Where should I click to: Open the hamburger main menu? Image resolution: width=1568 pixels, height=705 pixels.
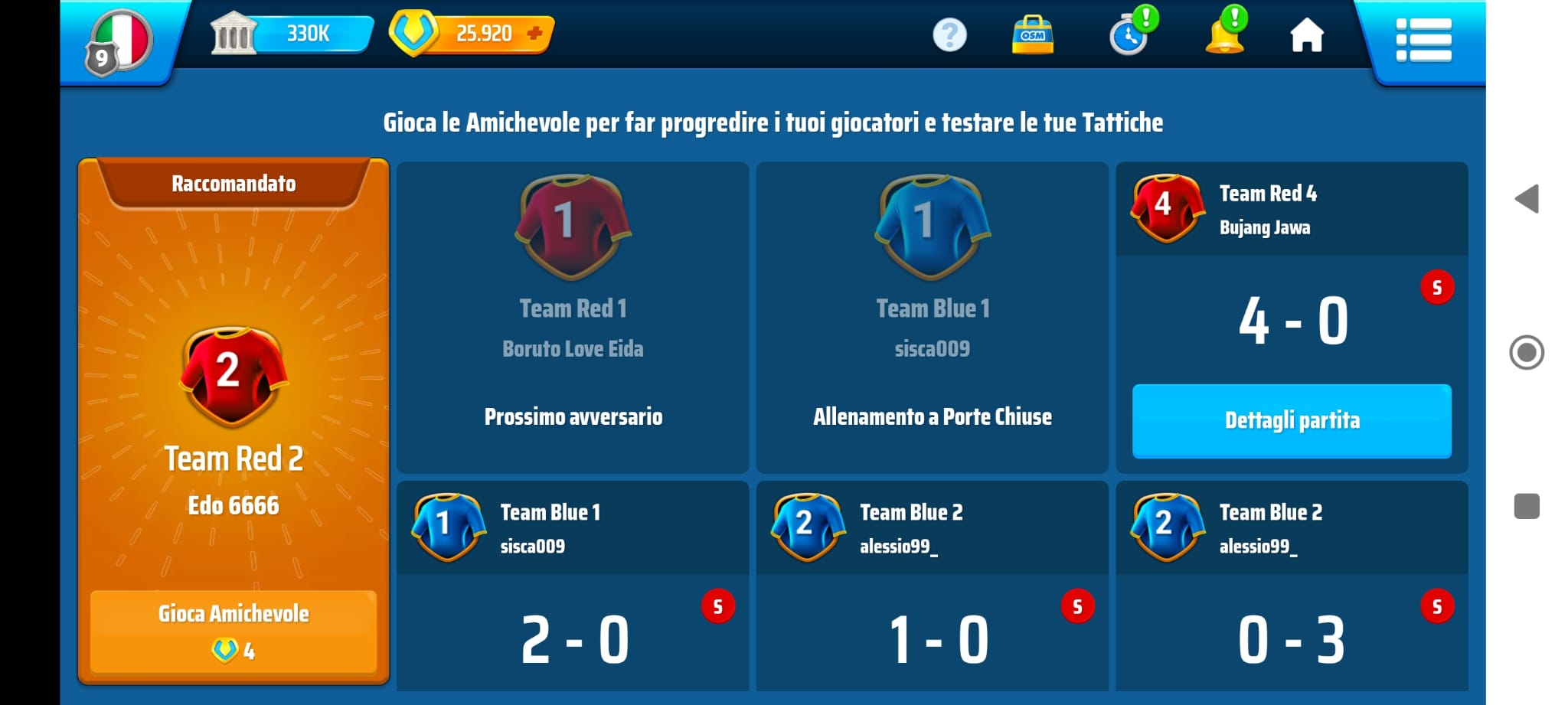point(1423,40)
